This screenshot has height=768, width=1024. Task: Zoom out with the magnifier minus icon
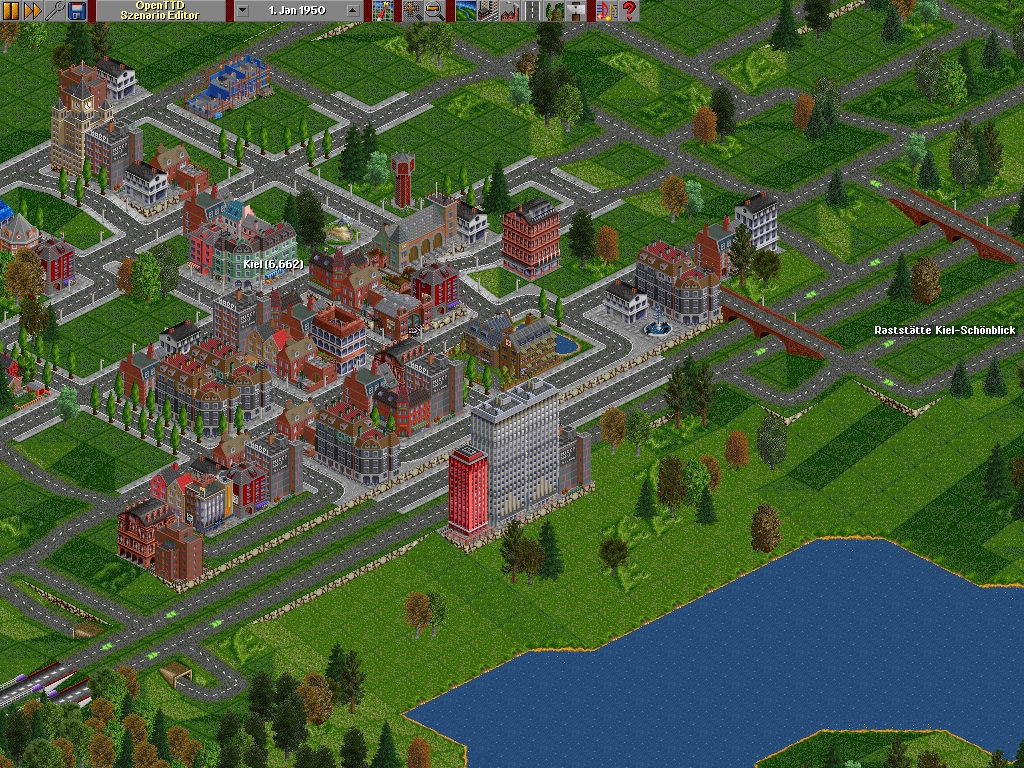pyautogui.click(x=435, y=11)
